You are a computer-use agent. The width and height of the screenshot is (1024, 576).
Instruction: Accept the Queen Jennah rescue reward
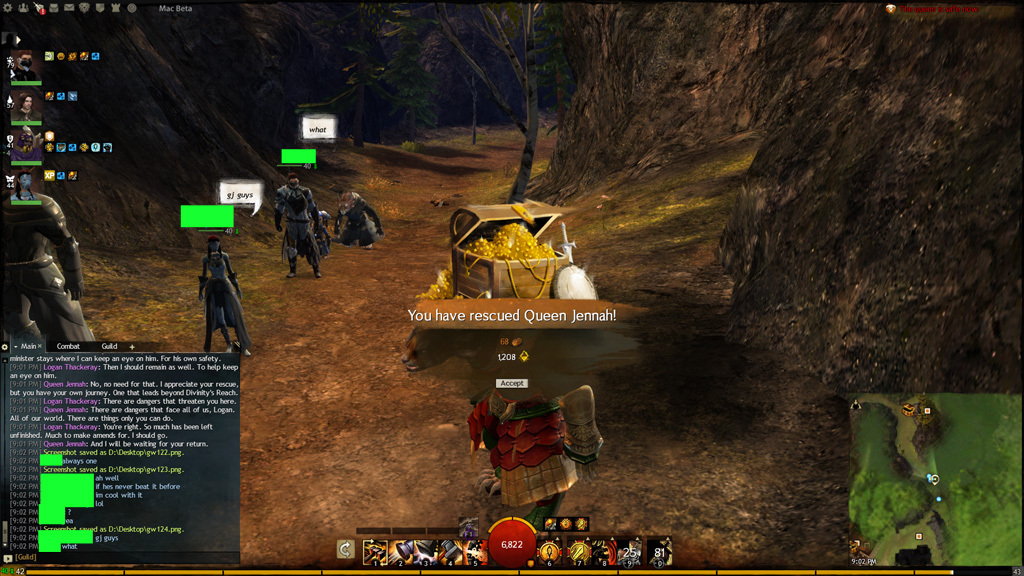[x=512, y=383]
